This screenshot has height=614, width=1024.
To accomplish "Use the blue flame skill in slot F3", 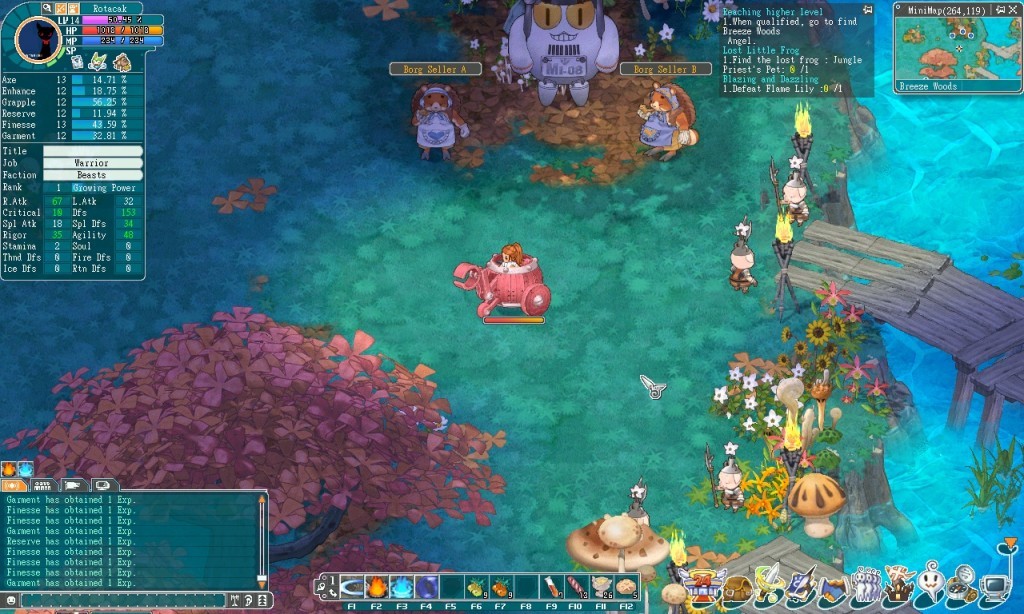I will [x=401, y=587].
